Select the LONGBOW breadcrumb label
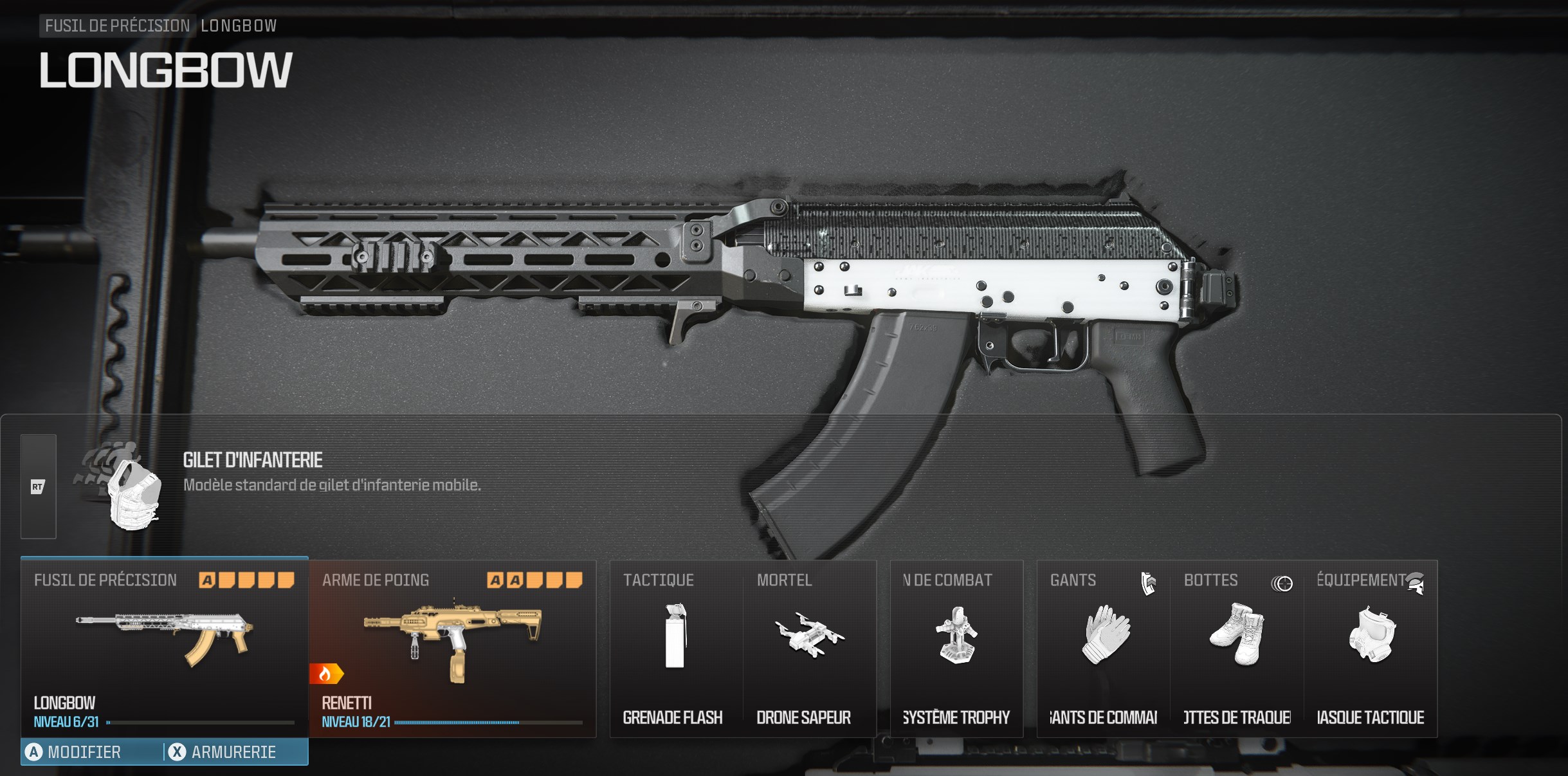 click(x=239, y=26)
